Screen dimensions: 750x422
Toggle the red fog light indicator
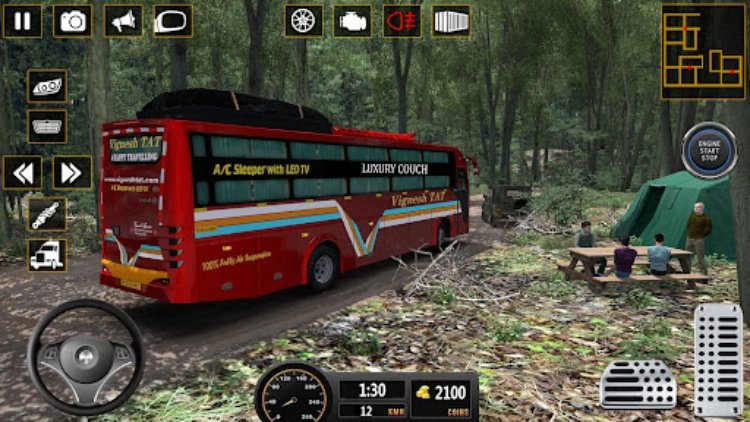pos(402,21)
